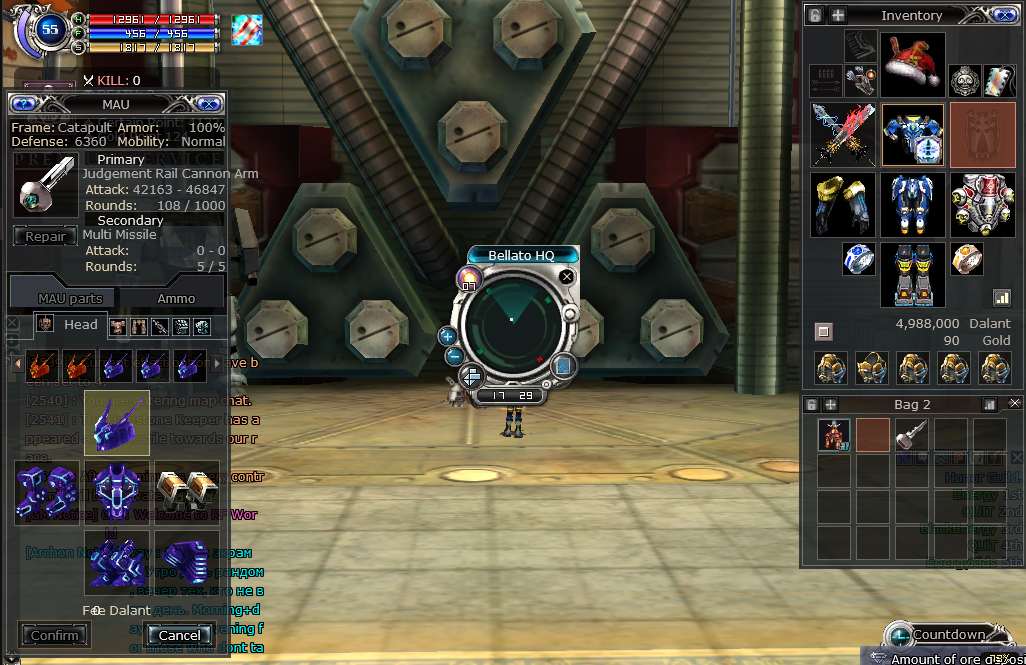Select the gold gauntlets equipment slot
The width and height of the screenshot is (1026, 665).
(843, 205)
